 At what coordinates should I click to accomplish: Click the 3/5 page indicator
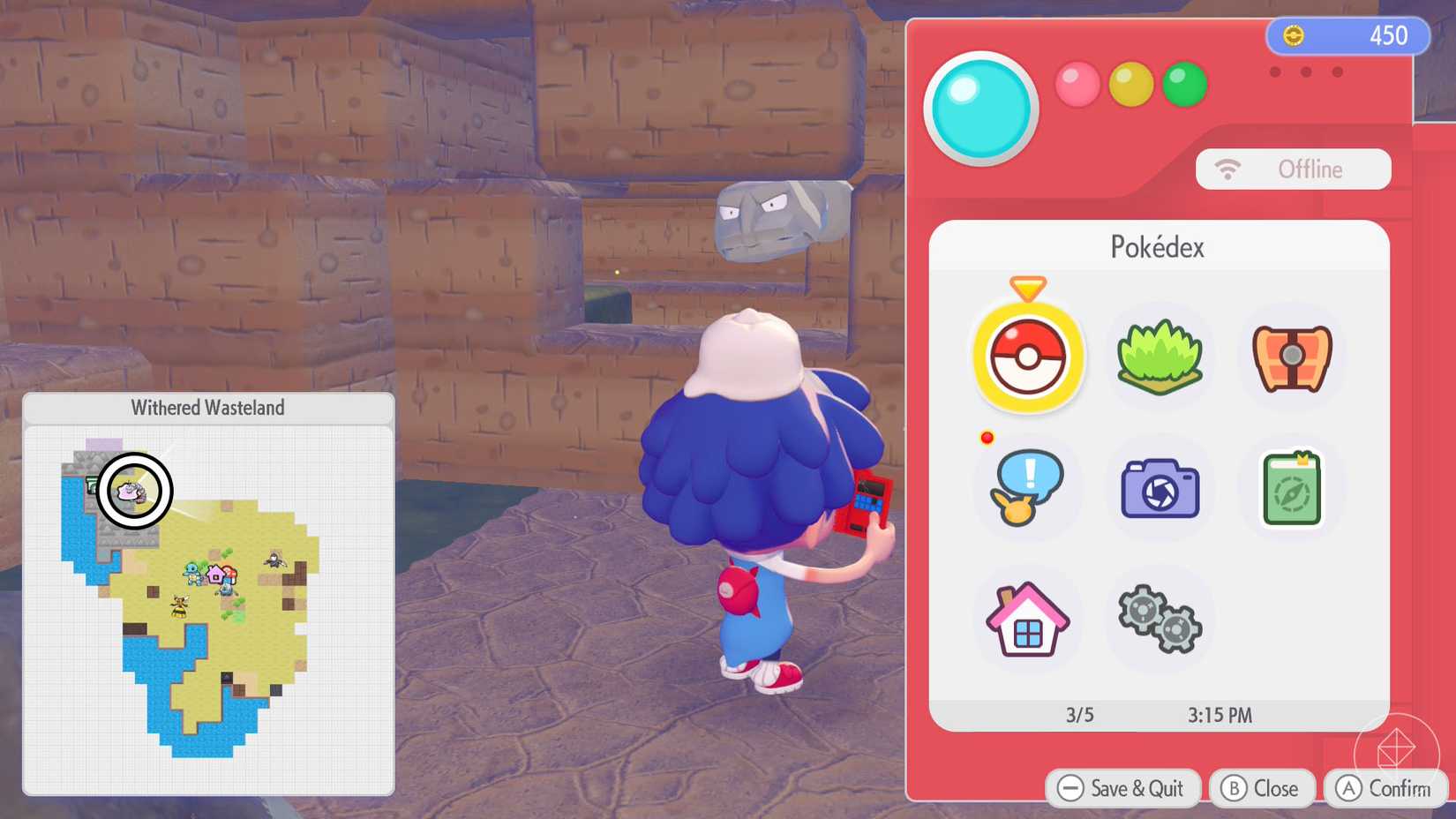point(1078,715)
